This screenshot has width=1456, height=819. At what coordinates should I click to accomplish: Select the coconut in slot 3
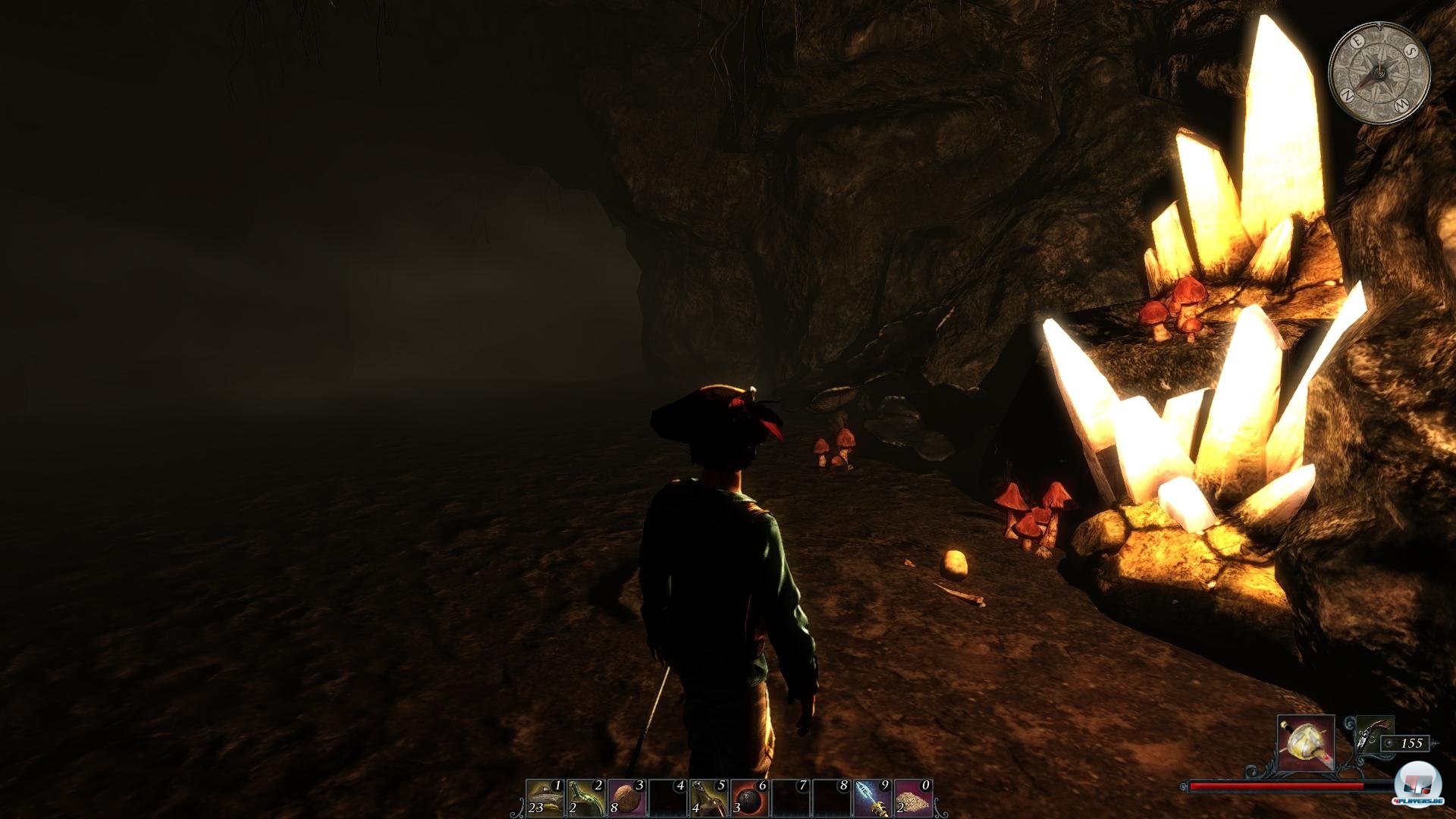click(627, 798)
